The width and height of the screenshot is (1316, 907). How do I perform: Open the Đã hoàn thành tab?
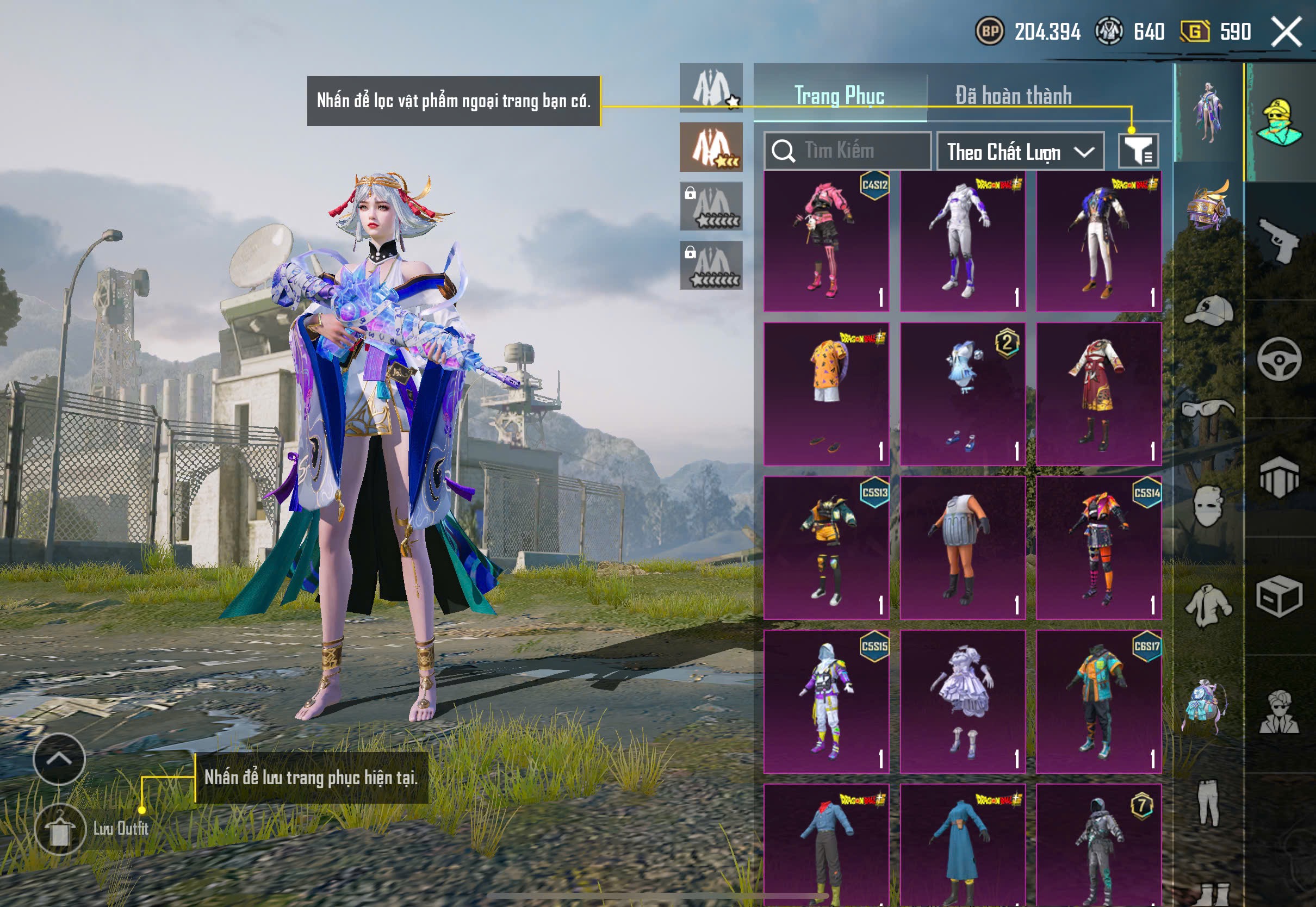(x=1014, y=95)
